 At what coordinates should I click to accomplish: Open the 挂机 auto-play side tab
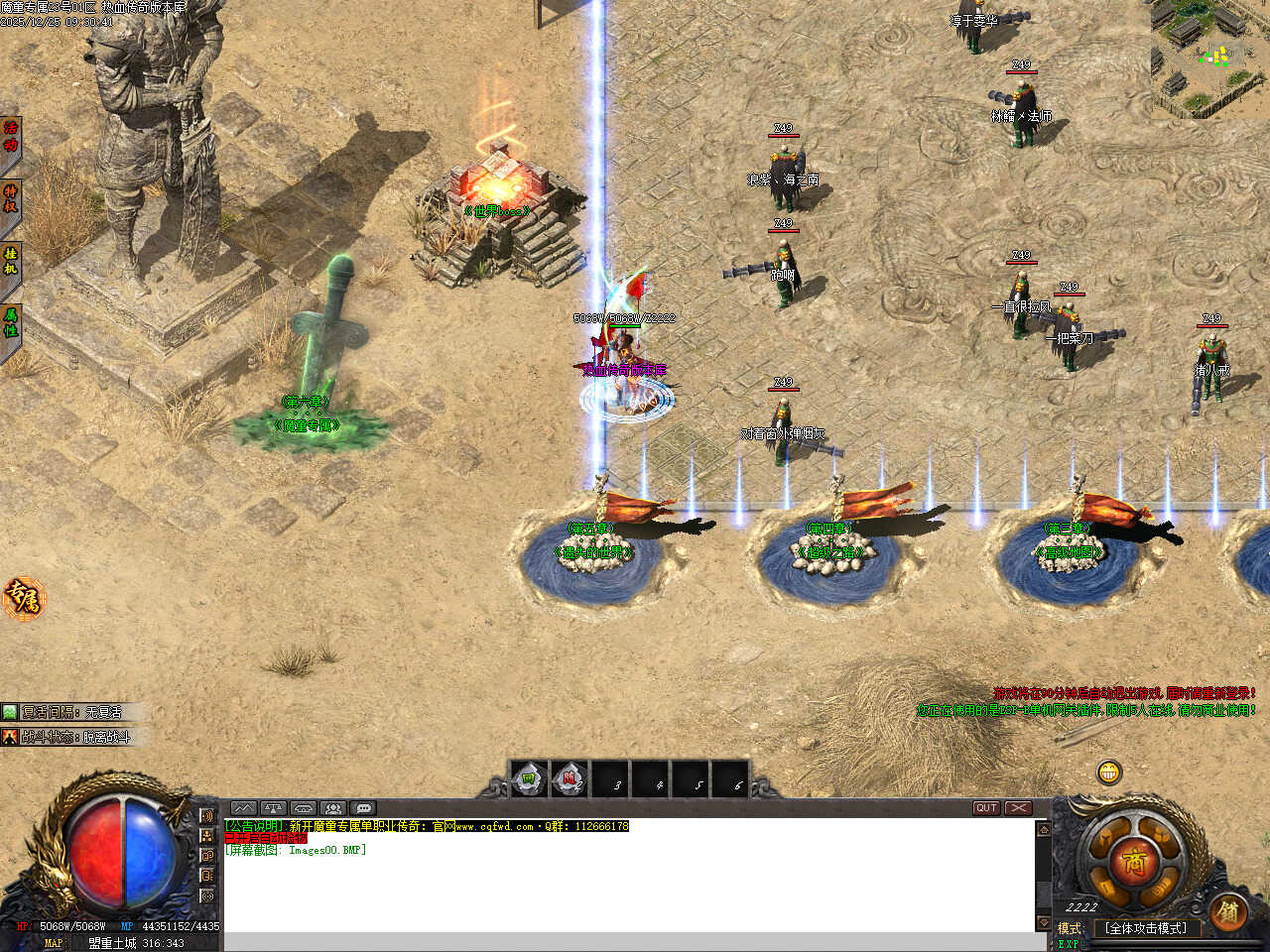click(11, 260)
